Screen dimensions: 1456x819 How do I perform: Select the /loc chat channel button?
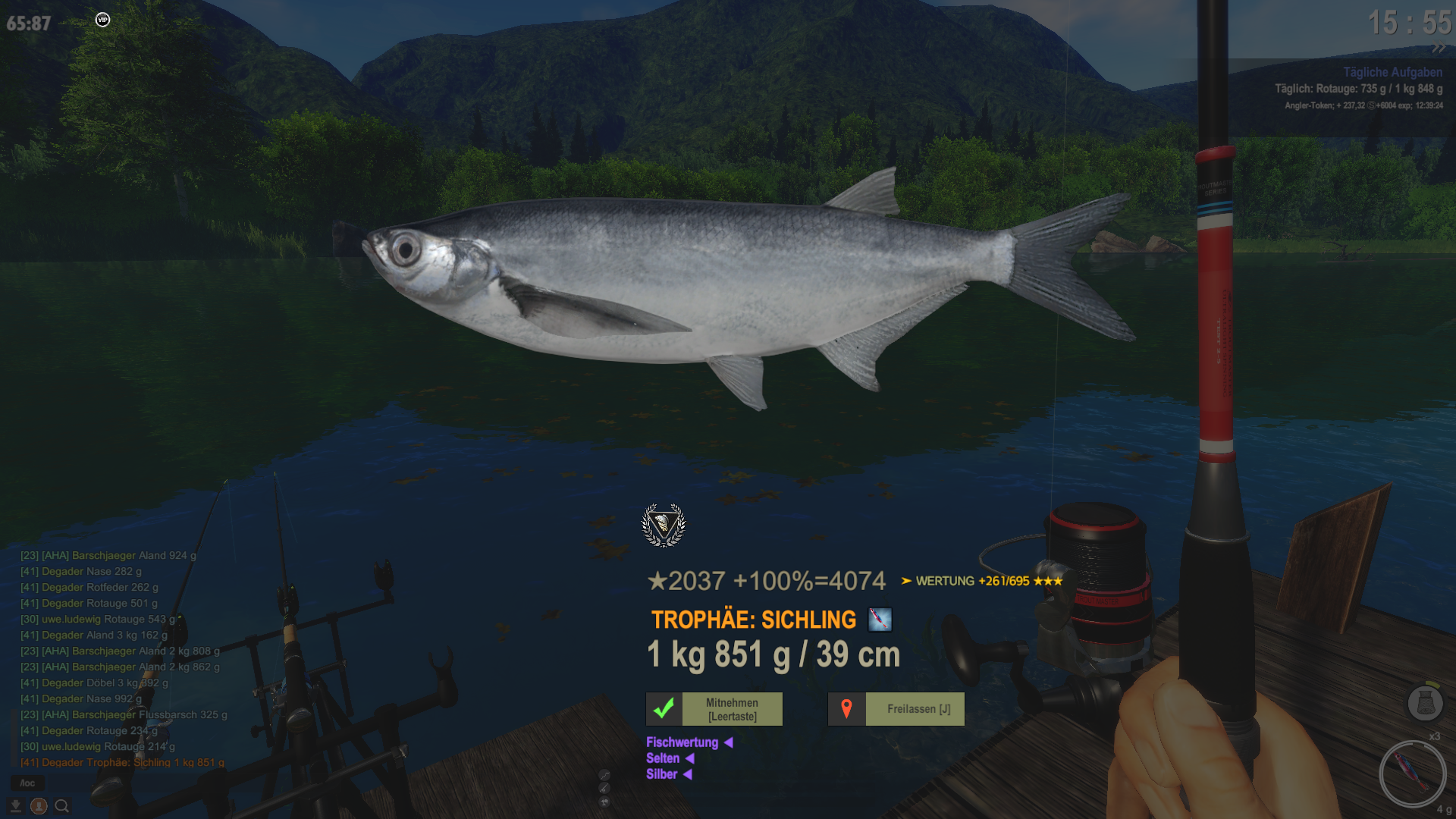(27, 783)
